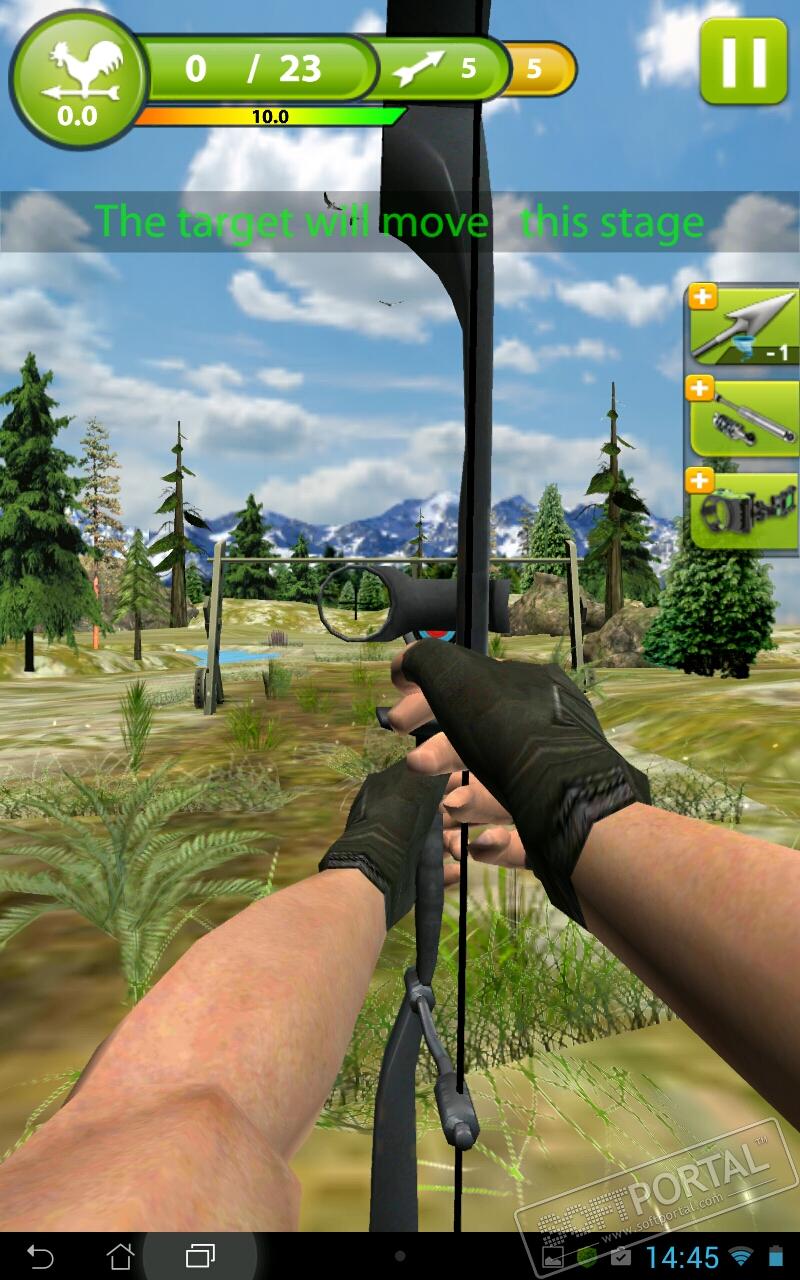Select the arrowhead upgrade item
Screen dimensions: 800x1280
742,326
